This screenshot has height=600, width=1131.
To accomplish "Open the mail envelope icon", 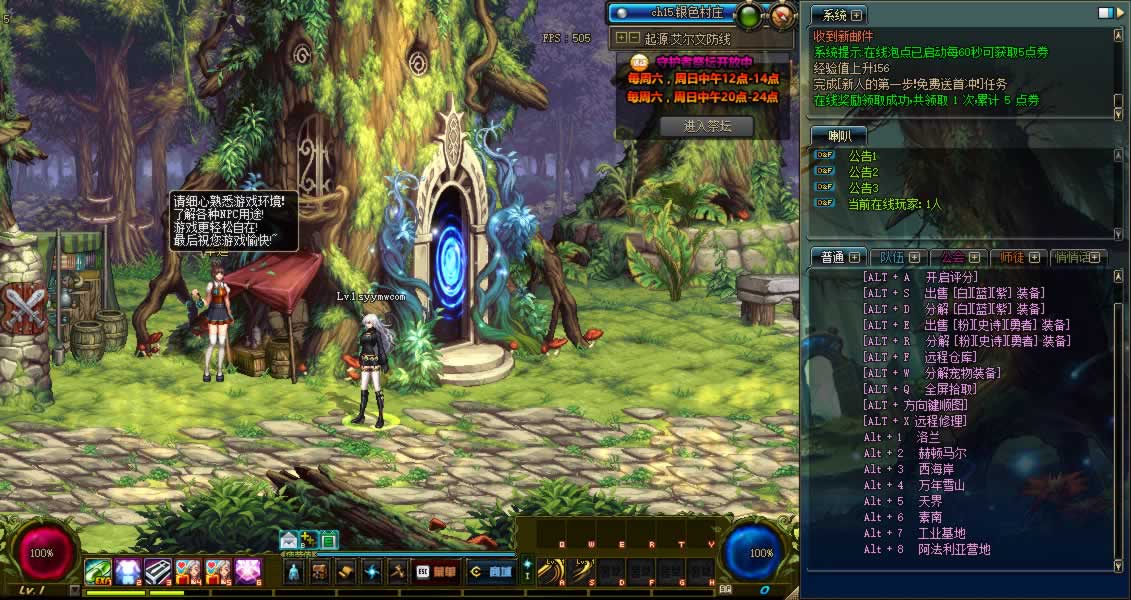I will pos(289,540).
